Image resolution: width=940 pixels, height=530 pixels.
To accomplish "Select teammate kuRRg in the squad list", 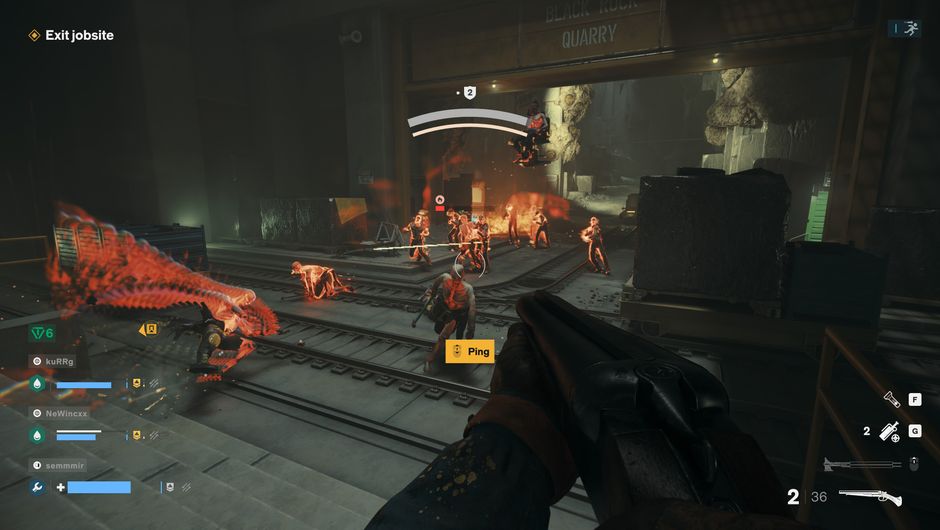I will pyautogui.click(x=58, y=361).
